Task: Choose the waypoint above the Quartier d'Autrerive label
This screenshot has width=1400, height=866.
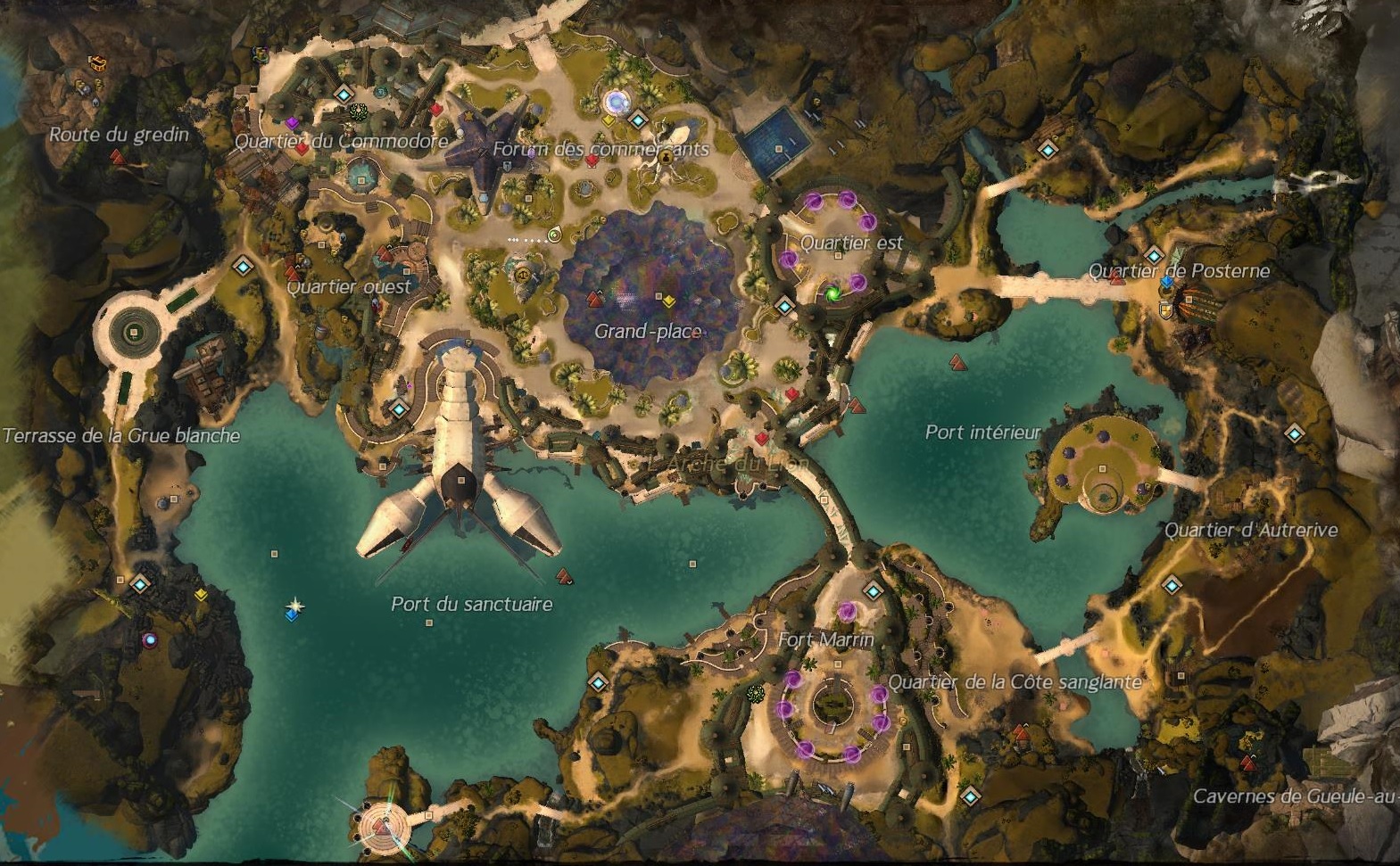Action: [x=1294, y=434]
